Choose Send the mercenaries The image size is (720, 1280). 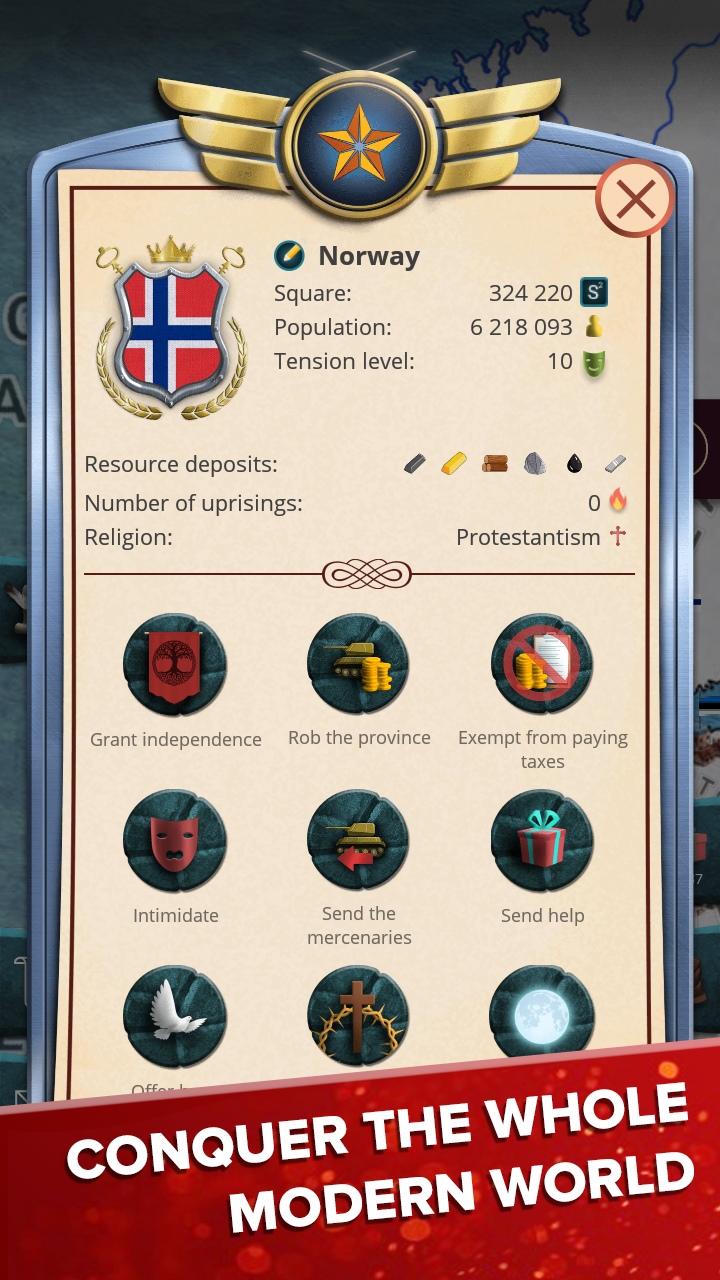[x=358, y=842]
